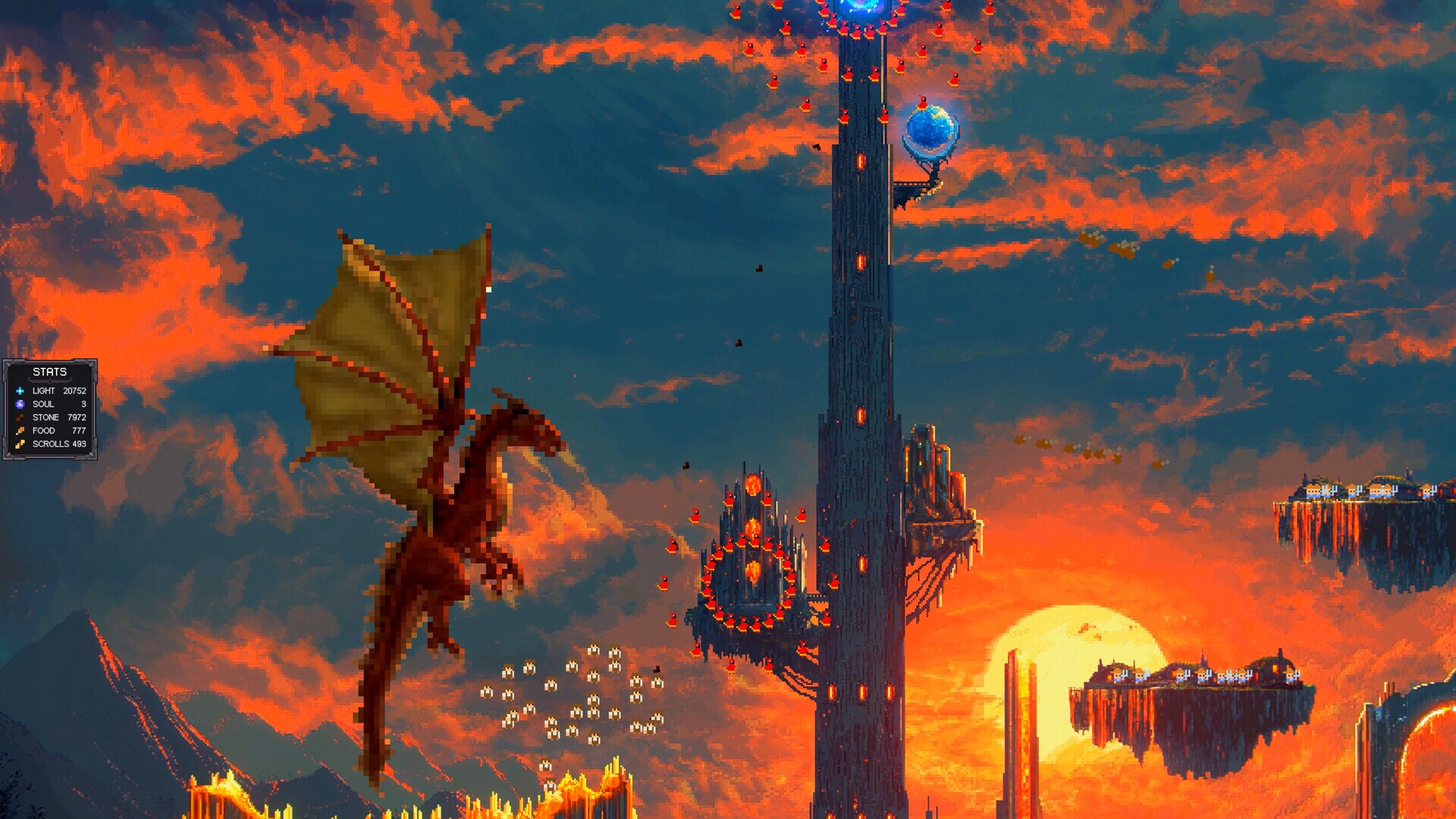
Task: Click the purple SOUL orb icon
Action: pos(20,404)
